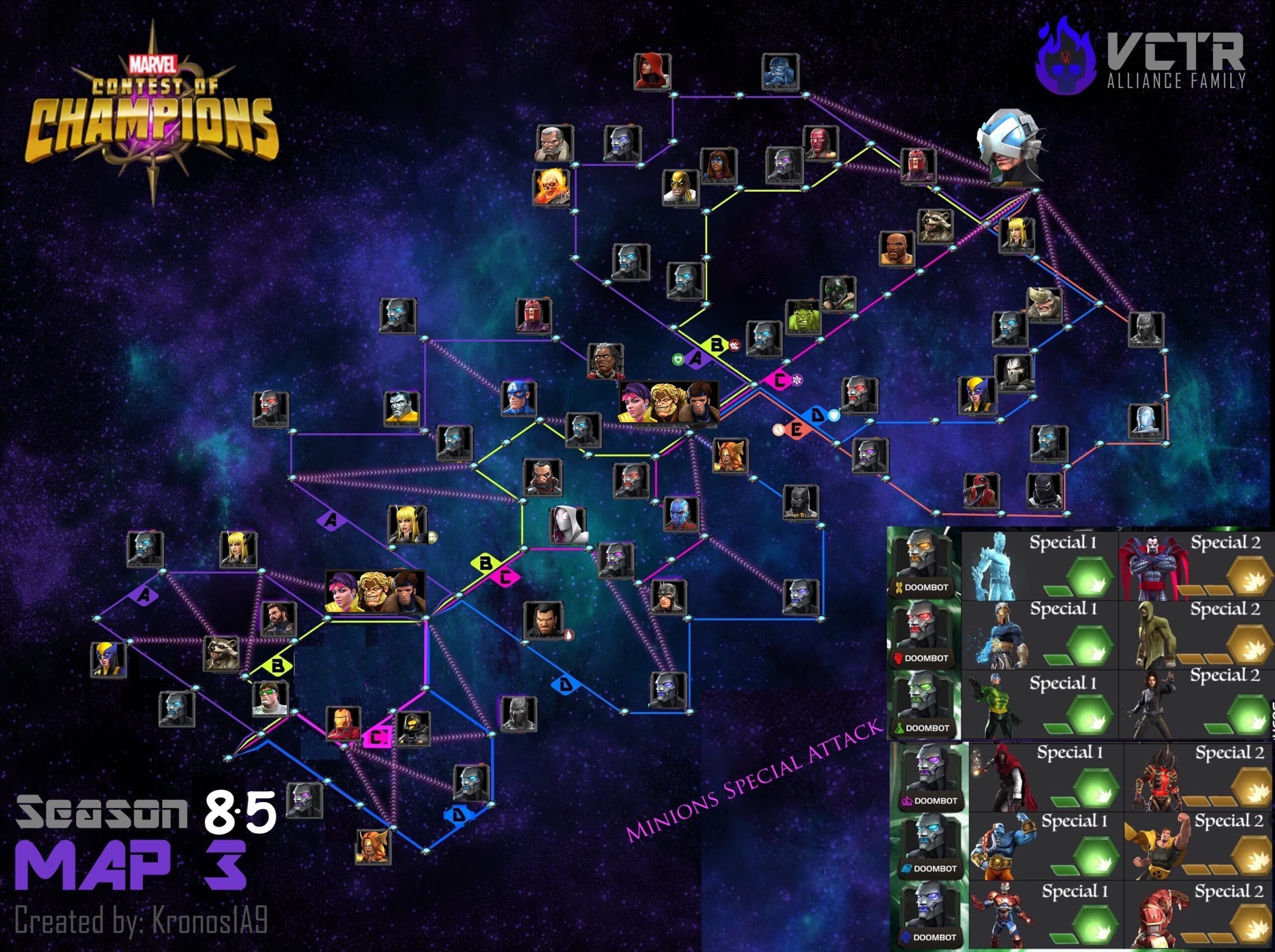
Task: Select the Ms. Marvel Kamala Khan node
Action: [x=718, y=165]
